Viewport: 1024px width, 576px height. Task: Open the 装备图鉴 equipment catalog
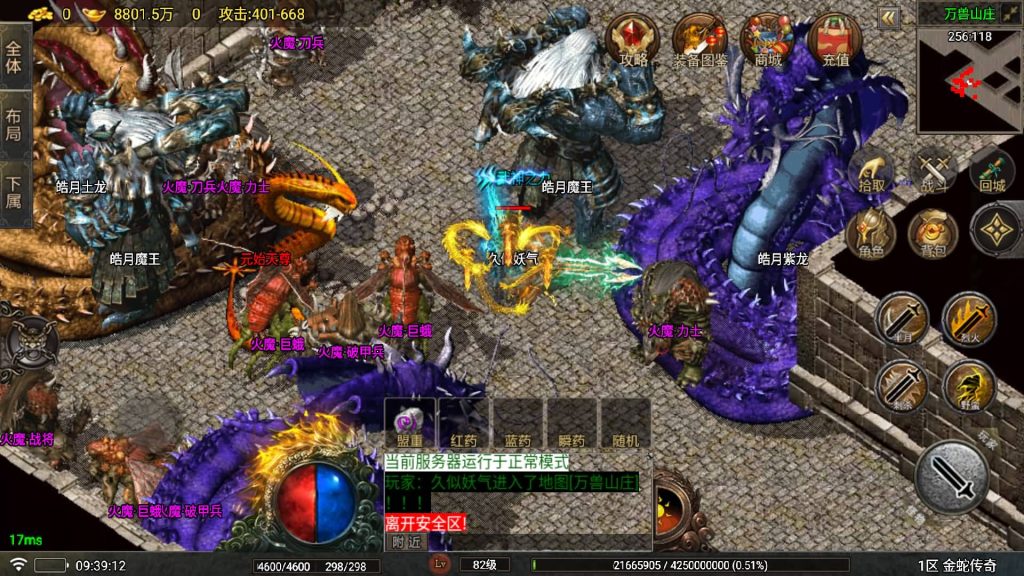pos(700,40)
